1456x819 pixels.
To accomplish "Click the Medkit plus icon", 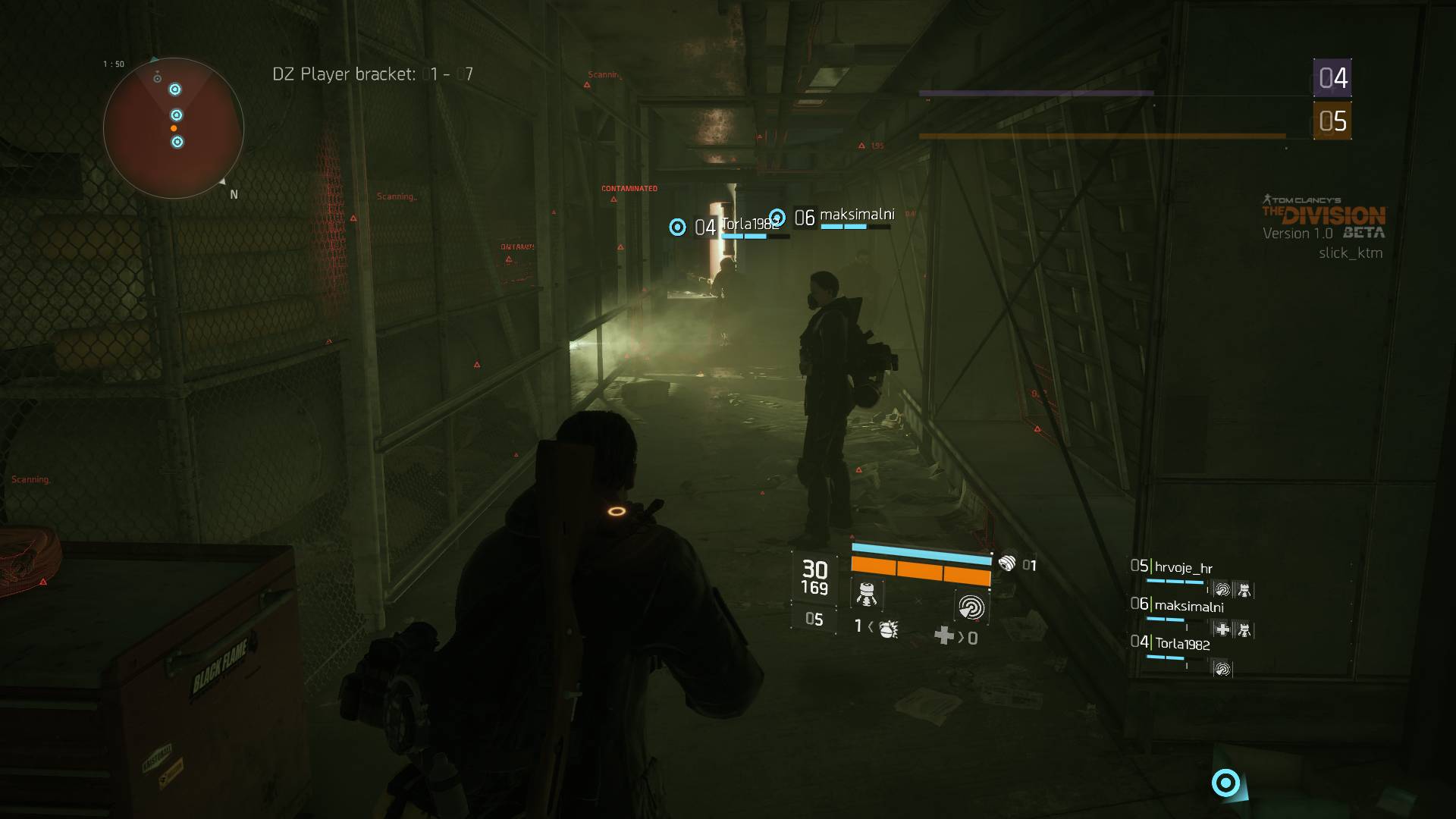I will [x=944, y=634].
